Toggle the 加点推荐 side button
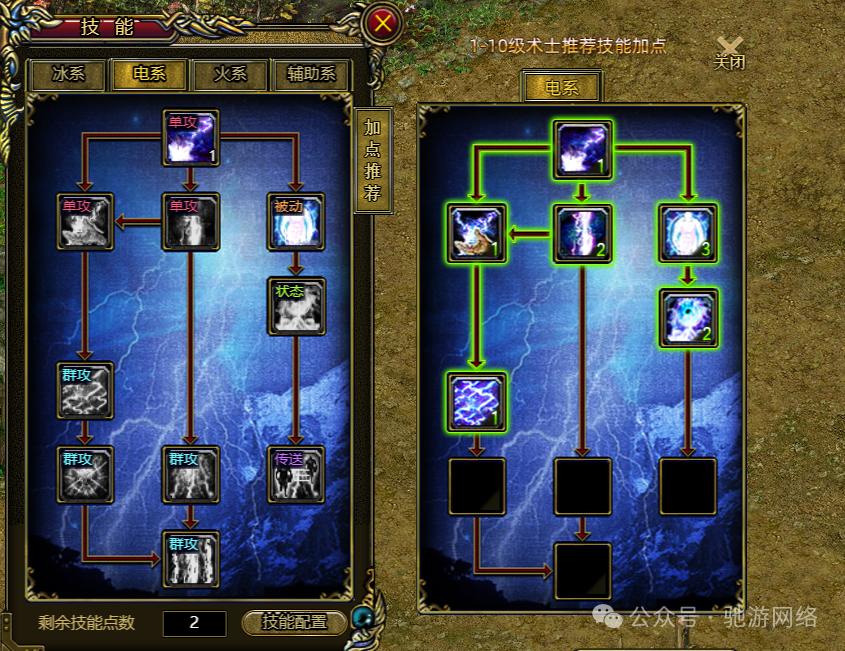The height and width of the screenshot is (651, 845). point(372,159)
